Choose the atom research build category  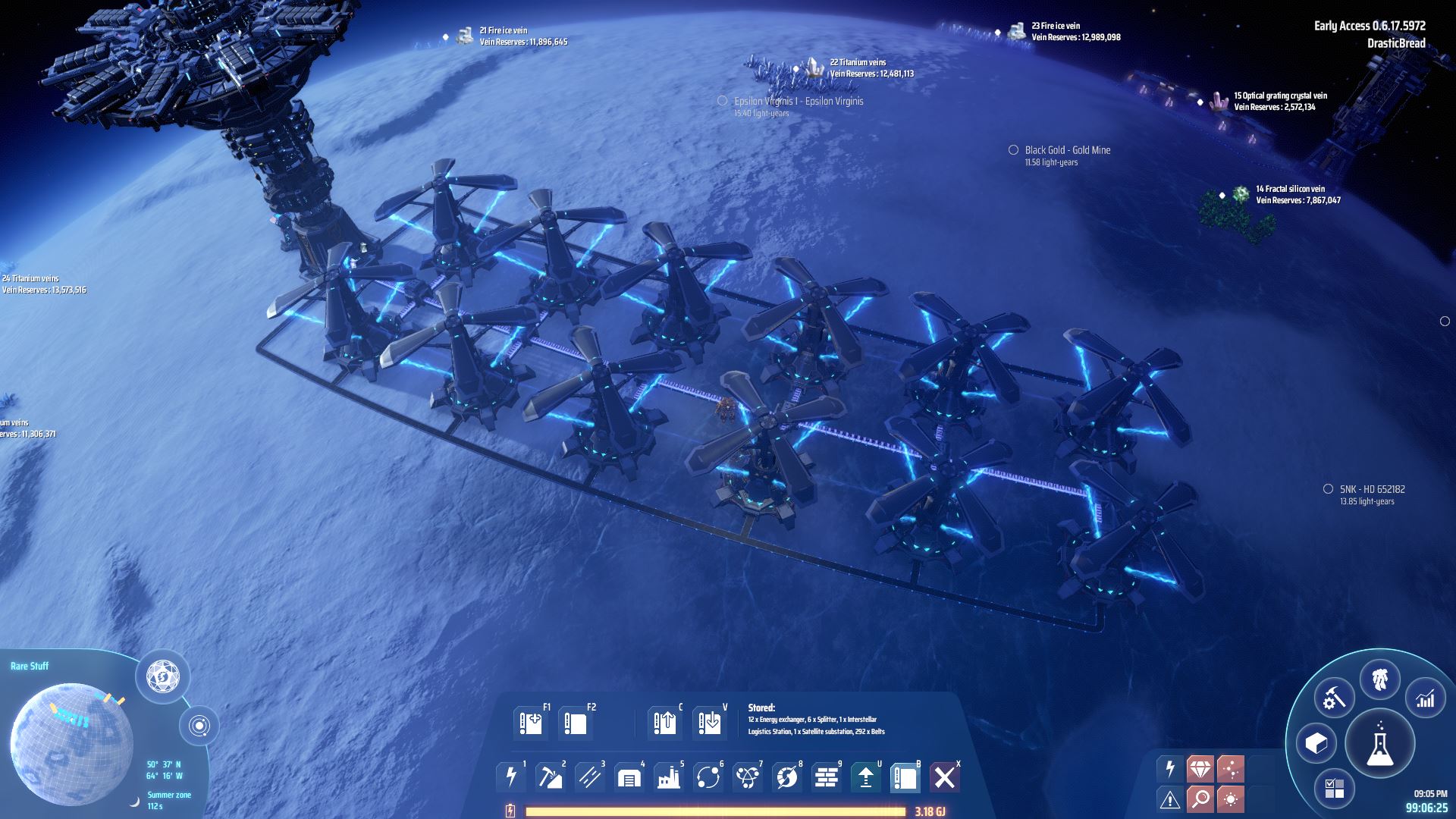[x=748, y=777]
